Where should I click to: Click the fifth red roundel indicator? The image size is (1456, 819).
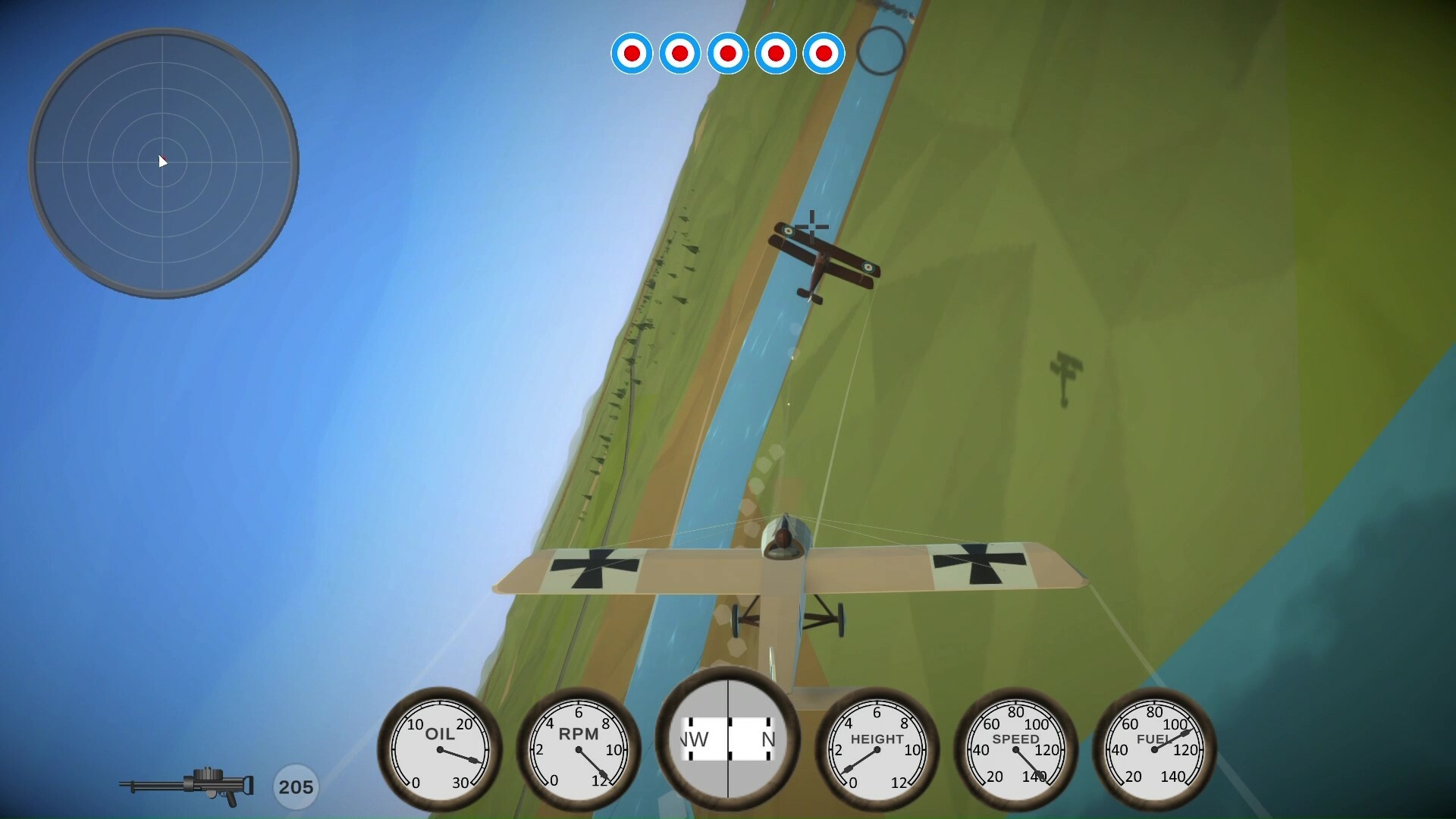(824, 54)
